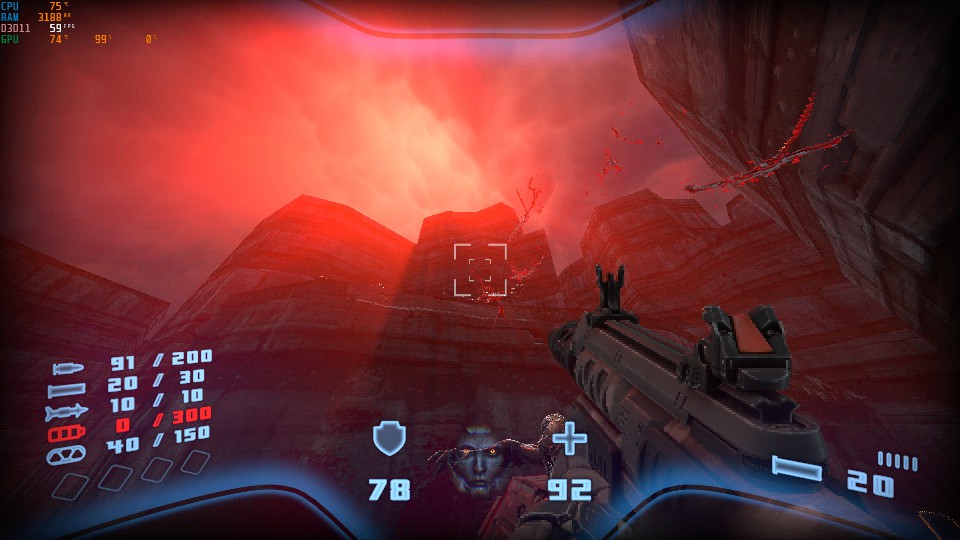Pick the rocket ammo icon
Image resolution: width=960 pixels, height=540 pixels.
pos(67,411)
